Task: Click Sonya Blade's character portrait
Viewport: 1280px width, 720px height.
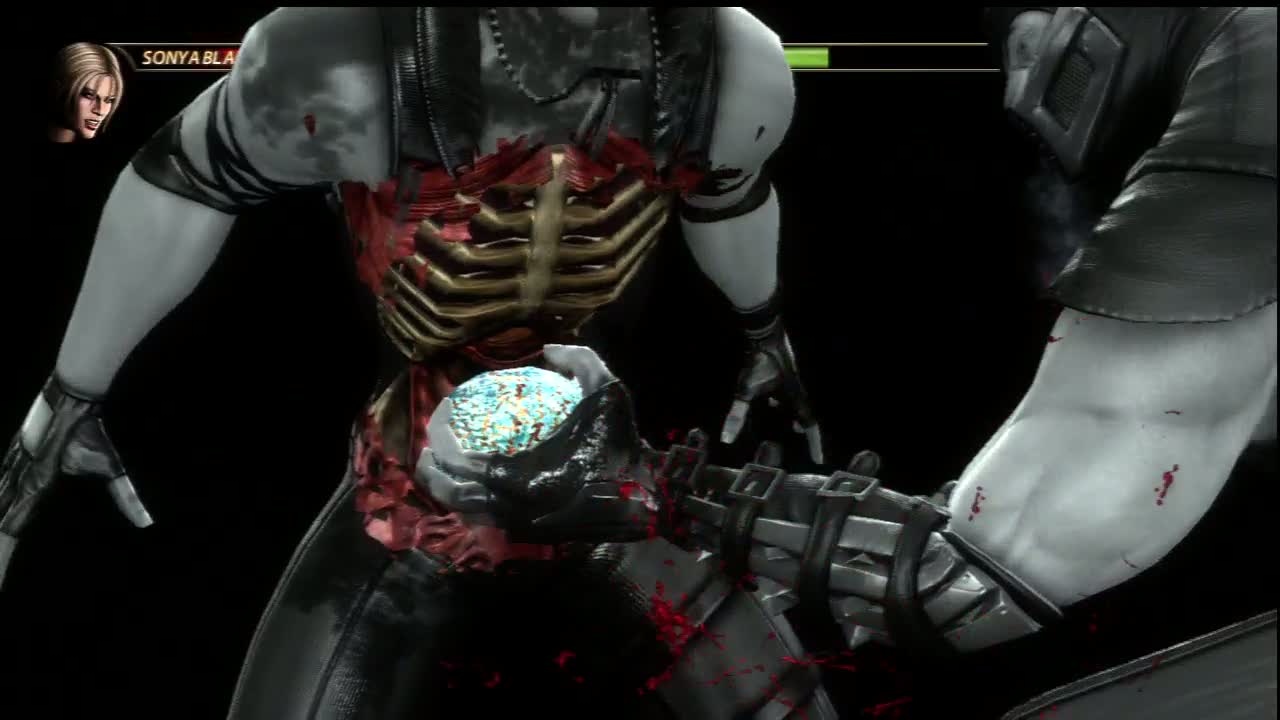Action: tap(89, 92)
